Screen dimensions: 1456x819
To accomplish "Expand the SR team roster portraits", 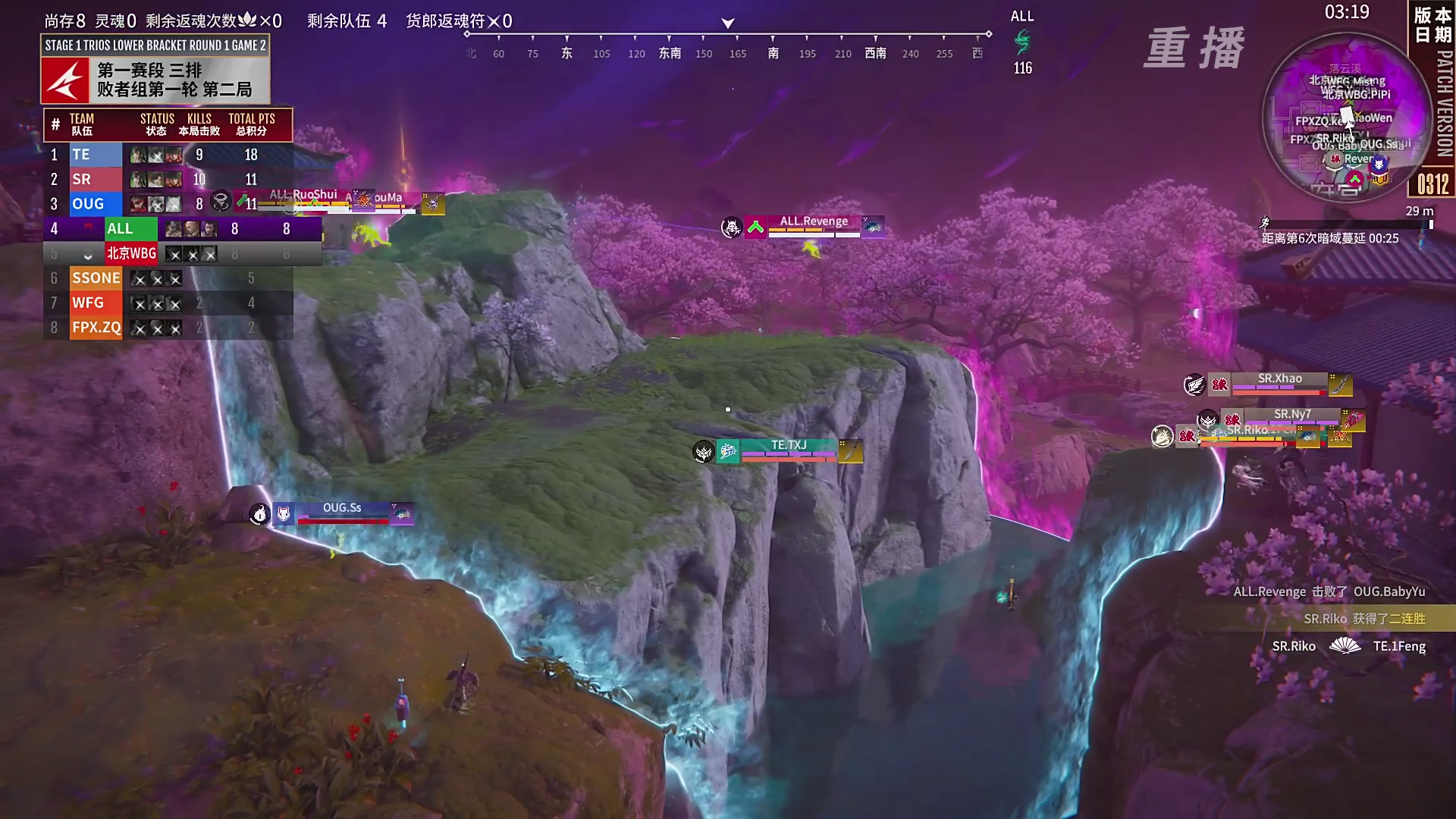I will [156, 178].
